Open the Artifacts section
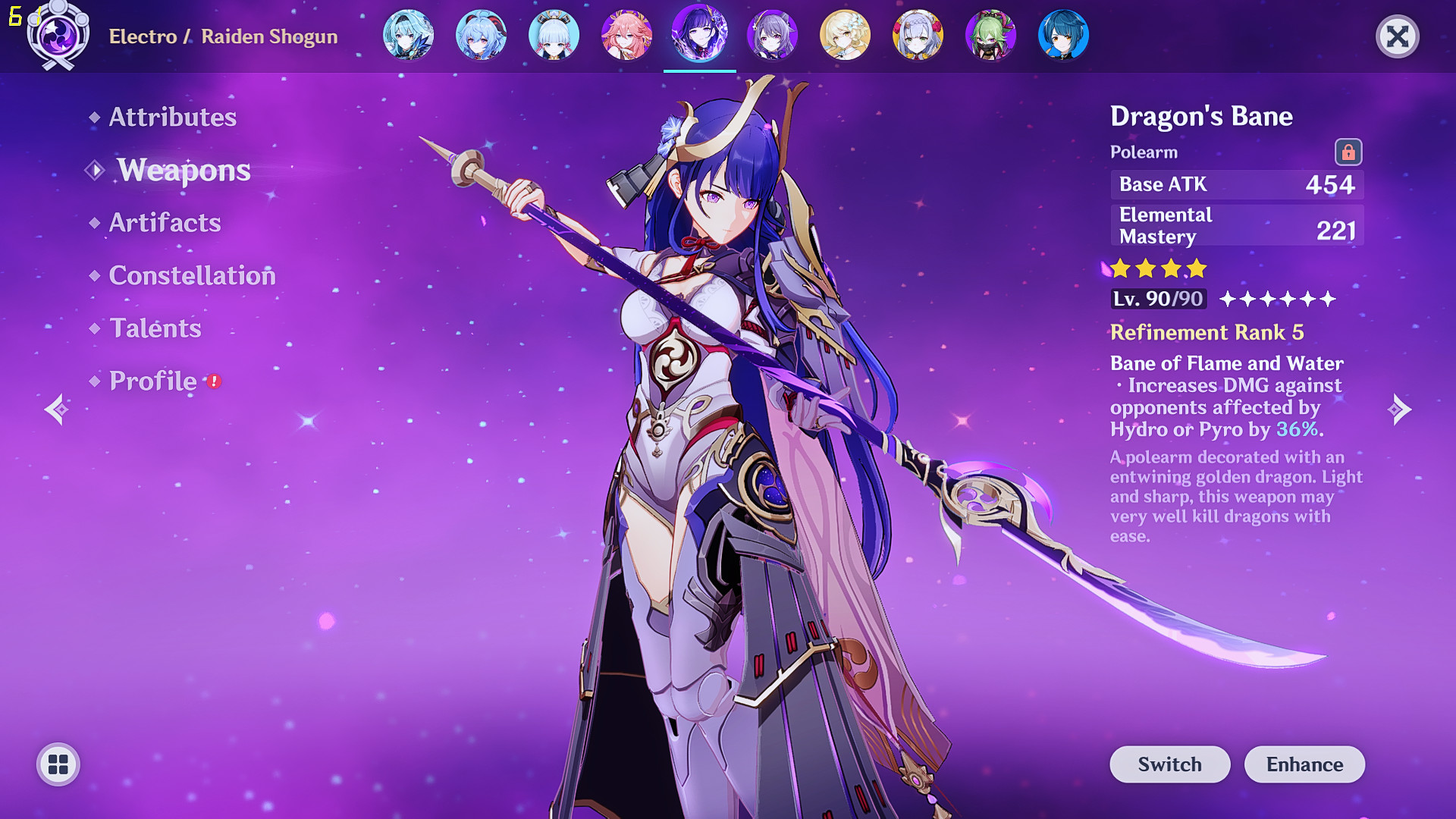This screenshot has width=1456, height=819. [x=164, y=222]
